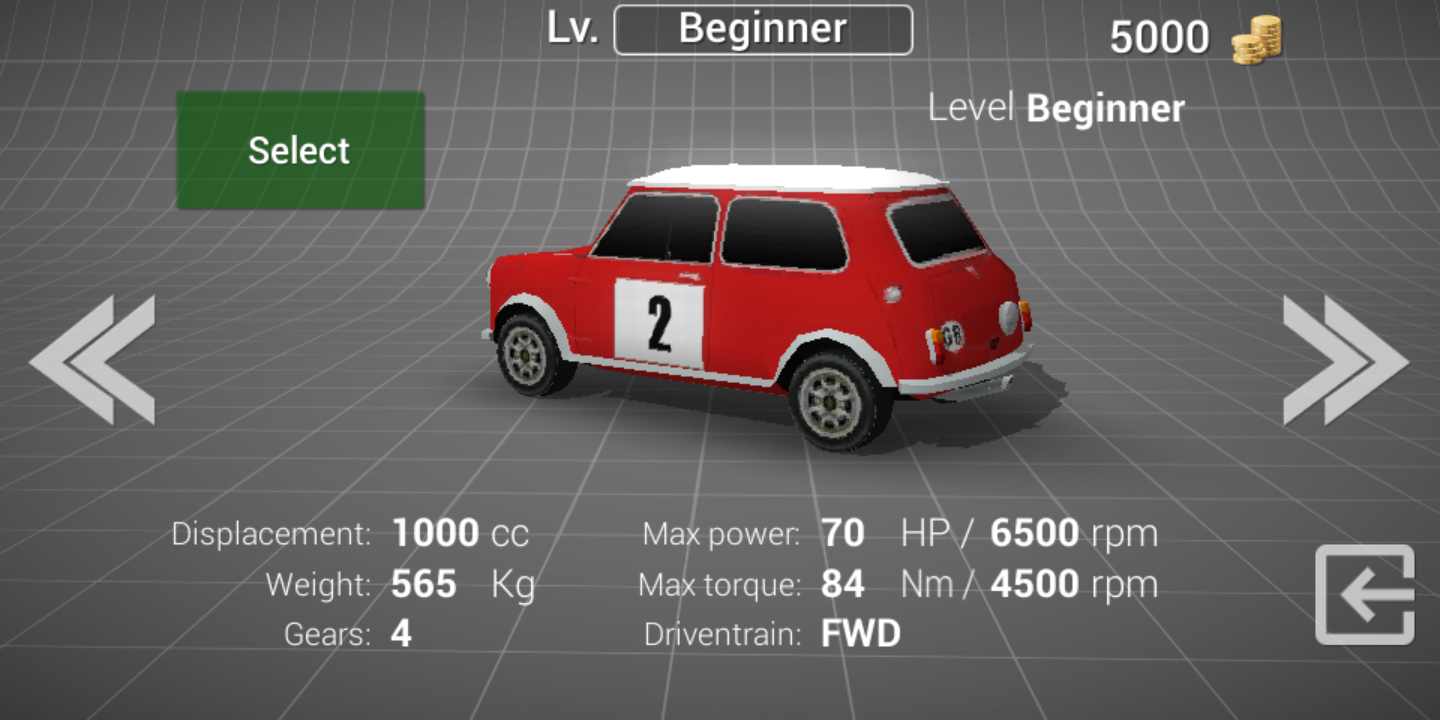
Task: Toggle the Driventrain FWD value
Action: 860,633
